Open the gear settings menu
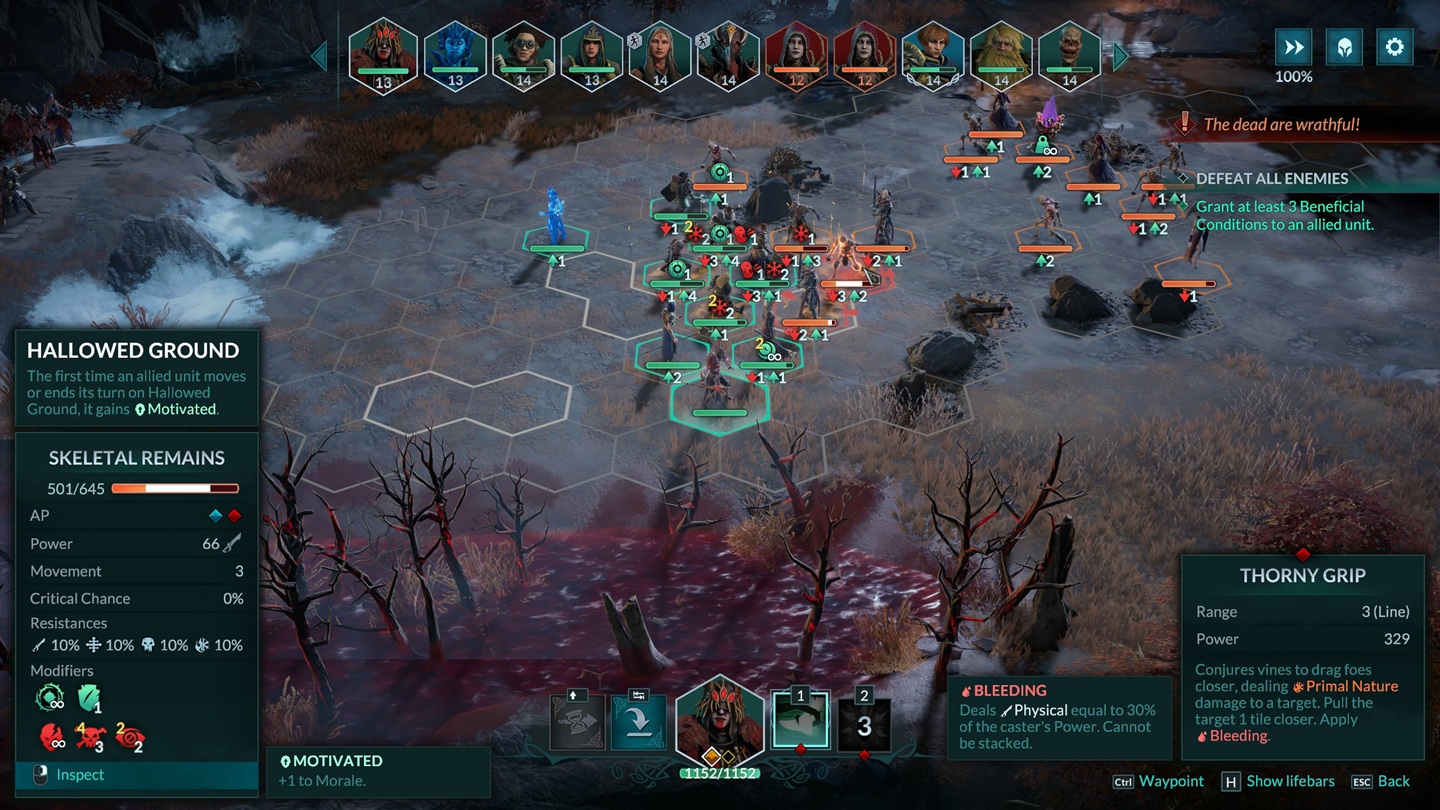Image resolution: width=1440 pixels, height=810 pixels. (1394, 47)
